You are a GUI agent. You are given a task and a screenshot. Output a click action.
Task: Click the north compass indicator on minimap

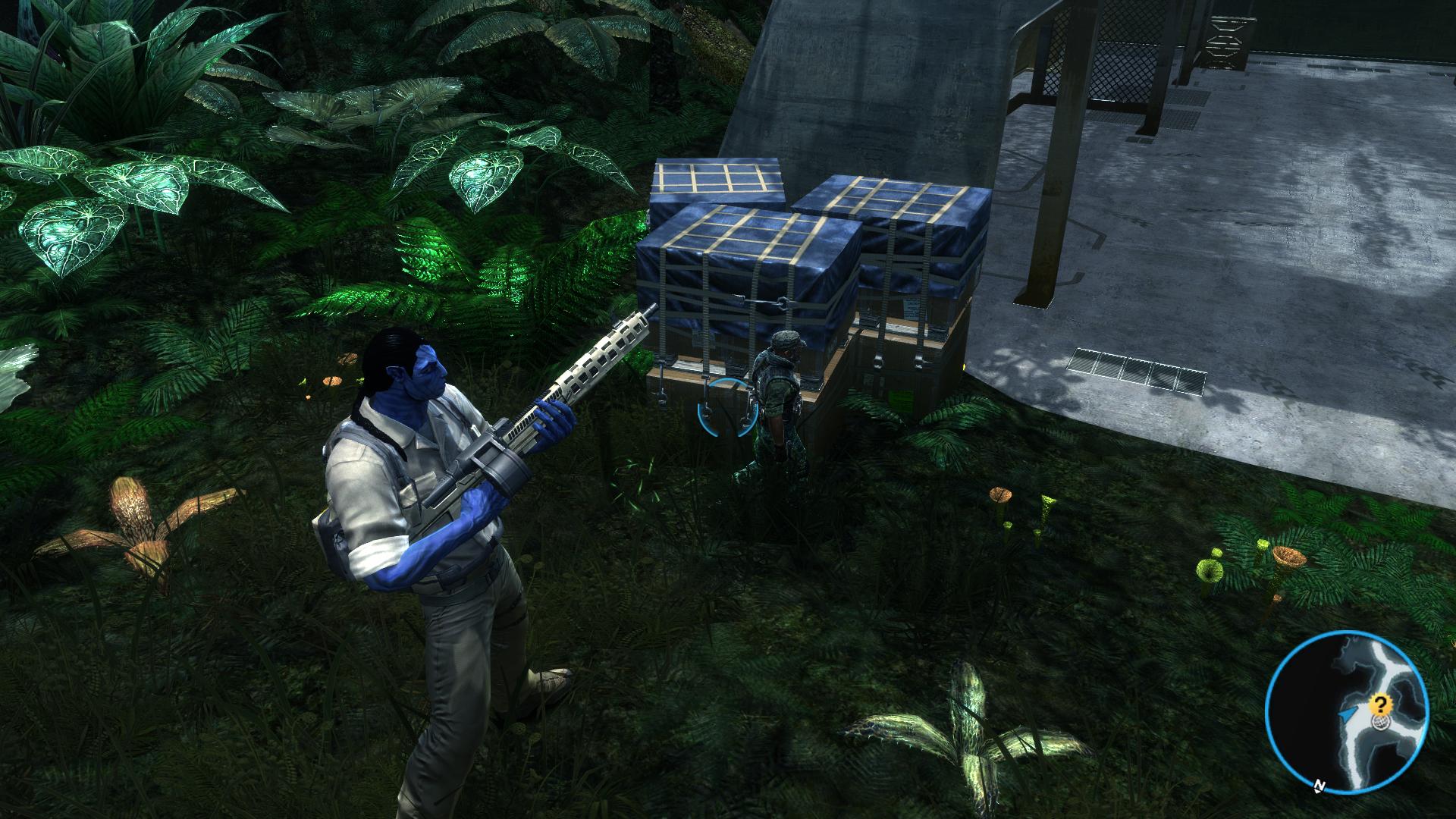(x=1320, y=786)
